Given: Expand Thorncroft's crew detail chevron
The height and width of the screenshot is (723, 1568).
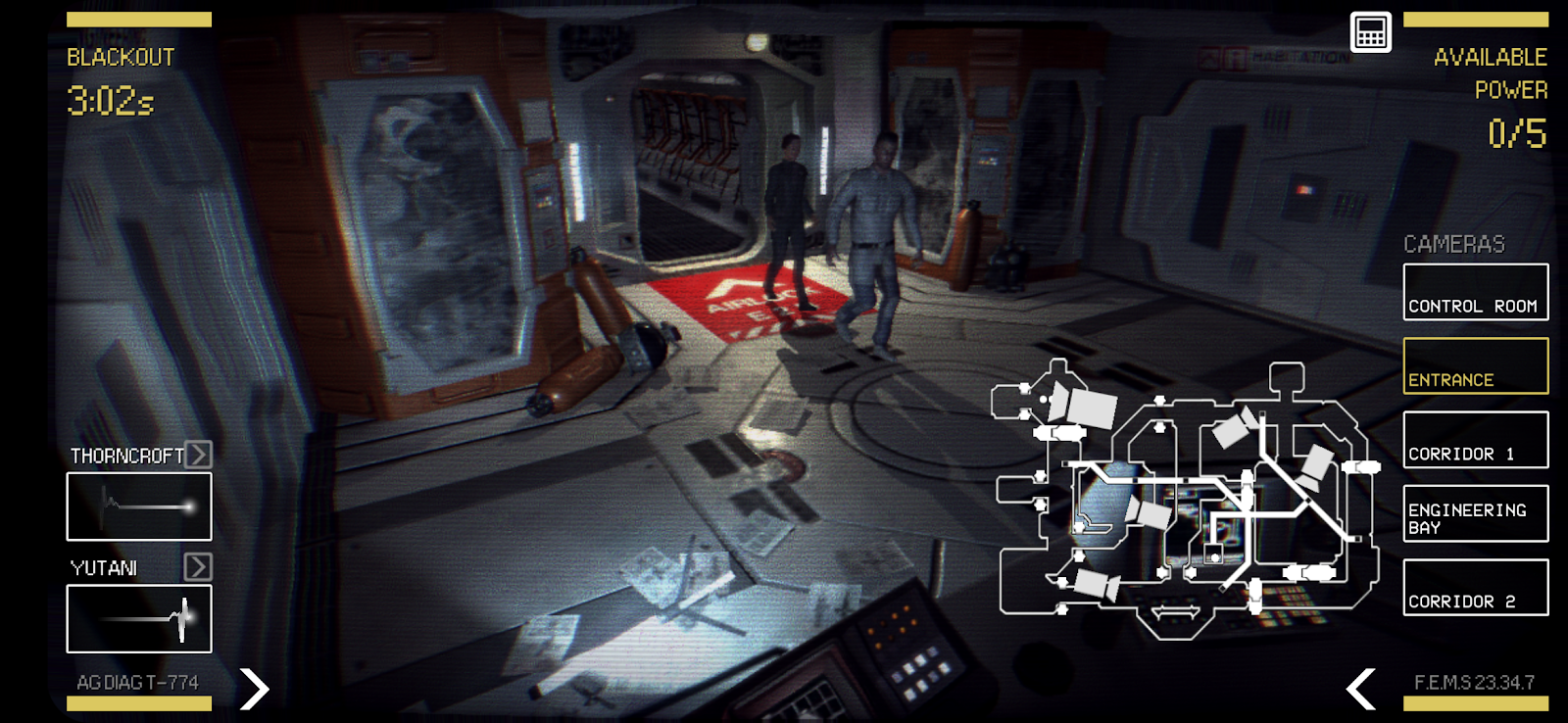Looking at the screenshot, I should tap(198, 455).
